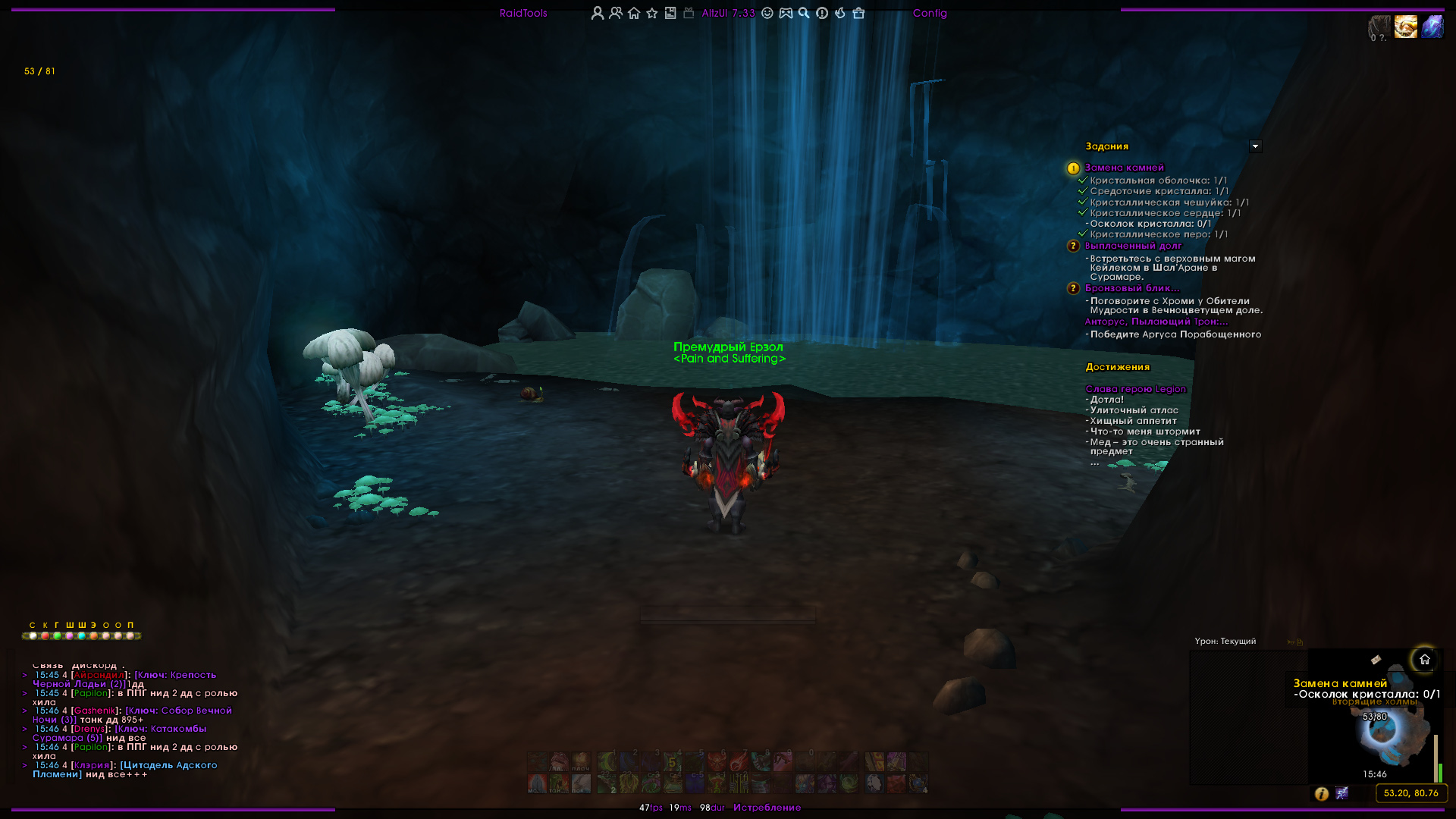Click the yellow info icon below minimap

click(1321, 793)
